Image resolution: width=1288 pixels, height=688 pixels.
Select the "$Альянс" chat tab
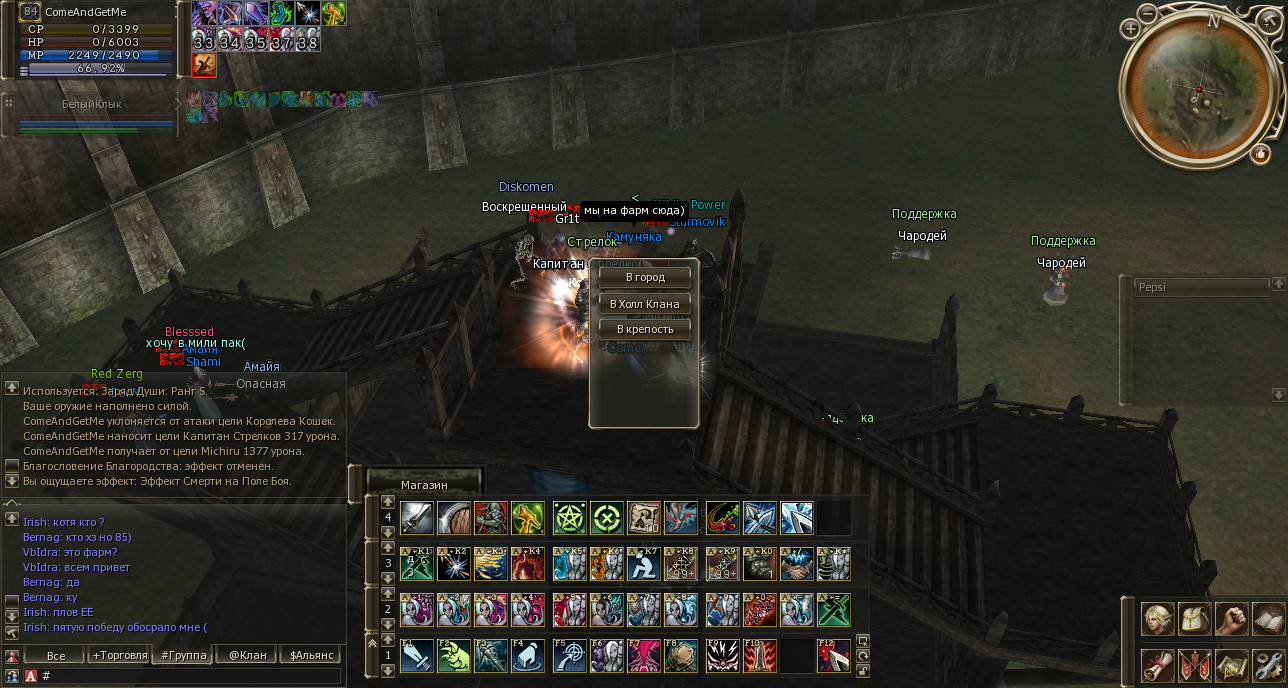click(x=311, y=656)
